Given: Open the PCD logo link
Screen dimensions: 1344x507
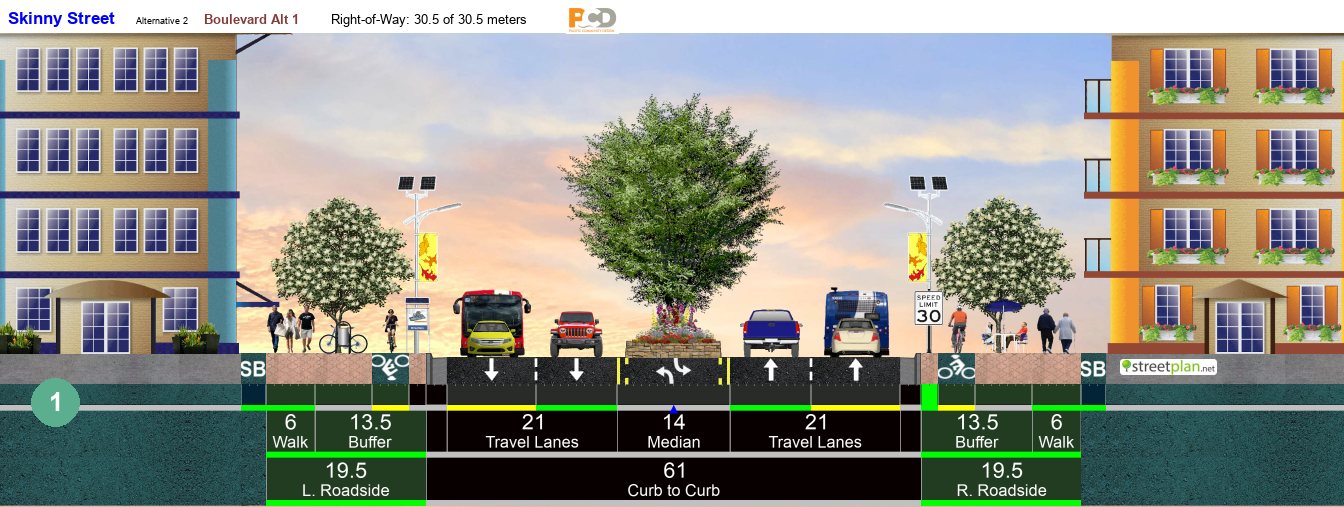Looking at the screenshot, I should [592, 18].
